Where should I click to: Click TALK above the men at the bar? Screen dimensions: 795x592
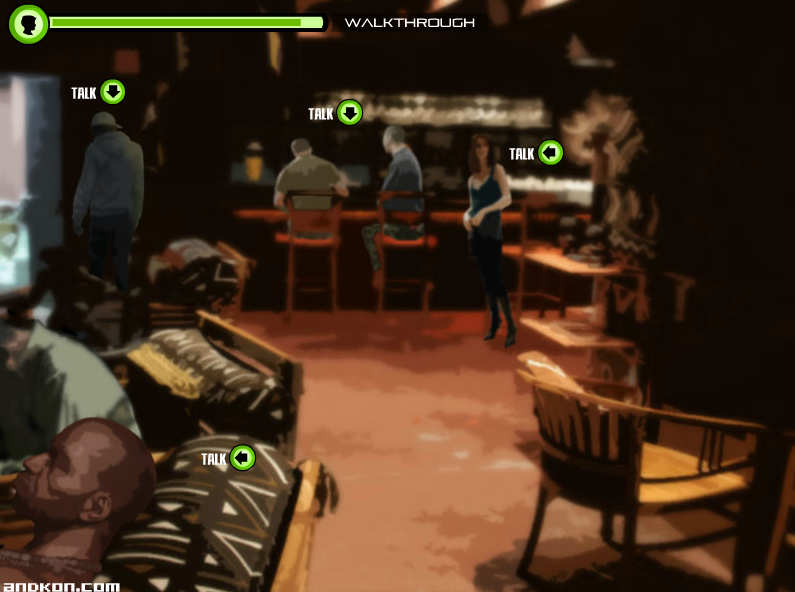[x=349, y=112]
